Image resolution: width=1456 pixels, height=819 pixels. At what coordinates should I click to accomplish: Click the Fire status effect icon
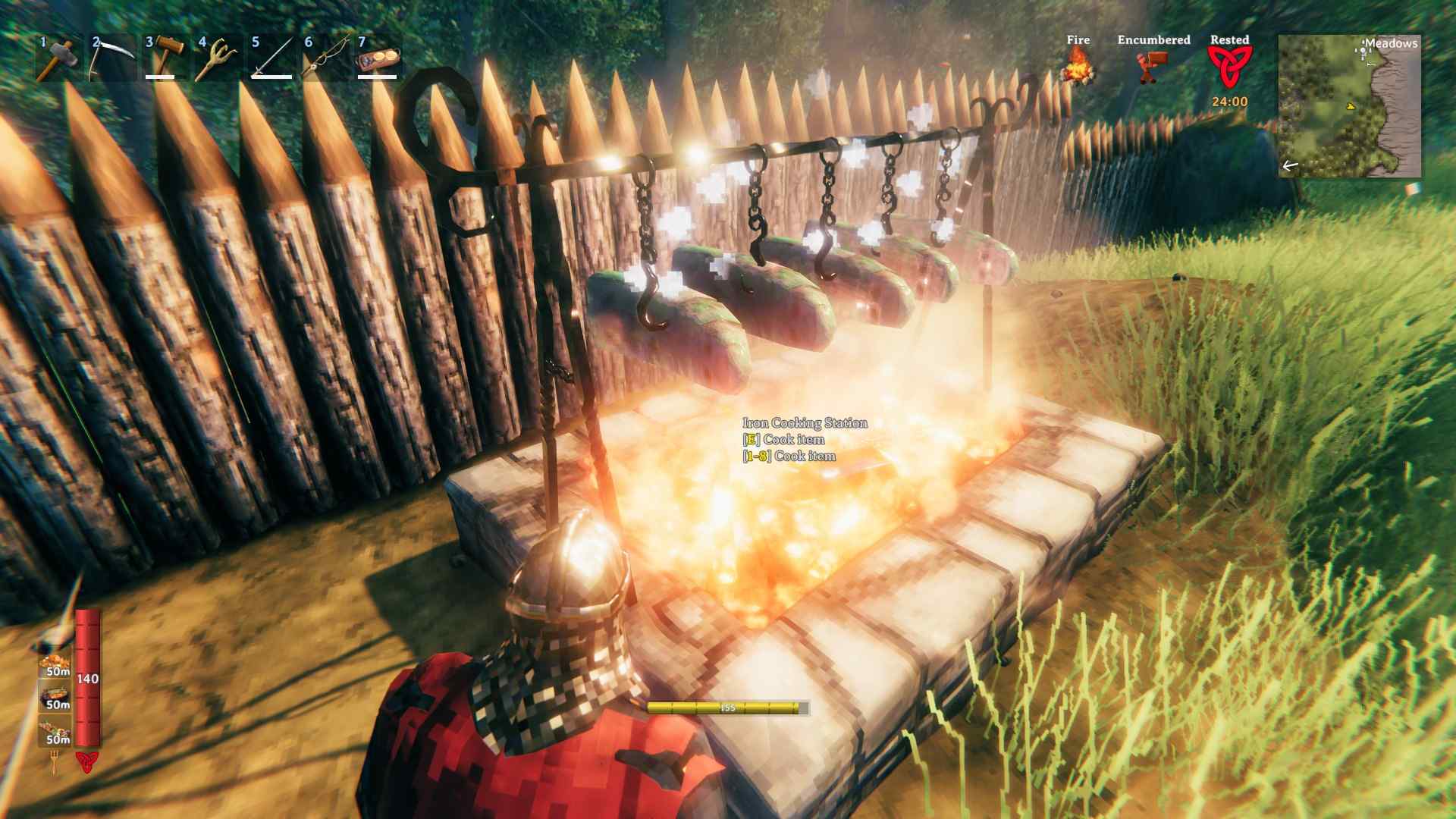pos(1078,66)
